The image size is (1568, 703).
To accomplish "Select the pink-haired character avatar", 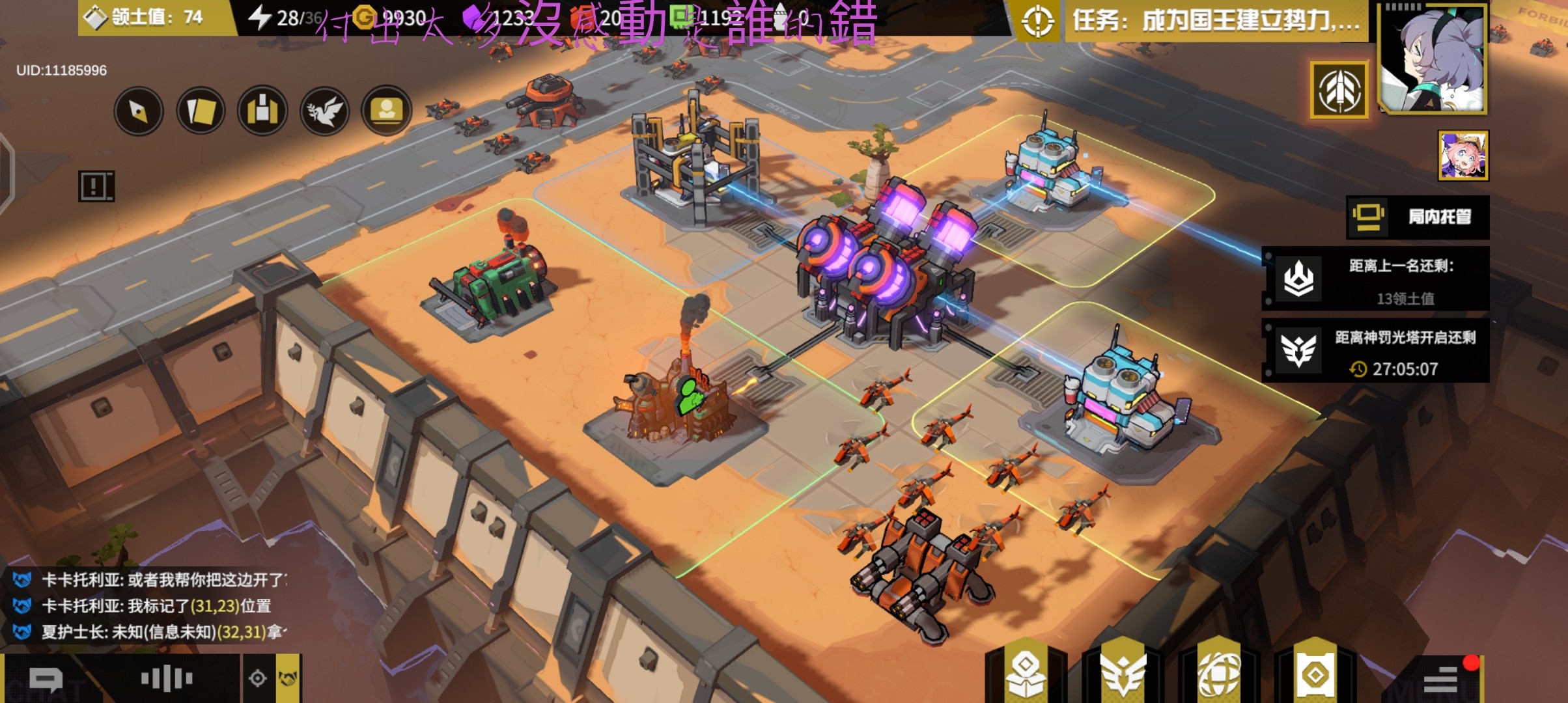I will coord(1463,156).
